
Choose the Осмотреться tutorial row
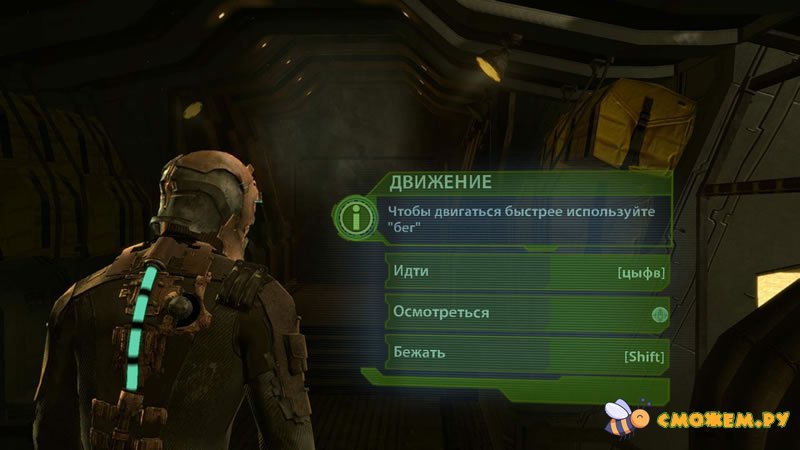tap(527, 313)
